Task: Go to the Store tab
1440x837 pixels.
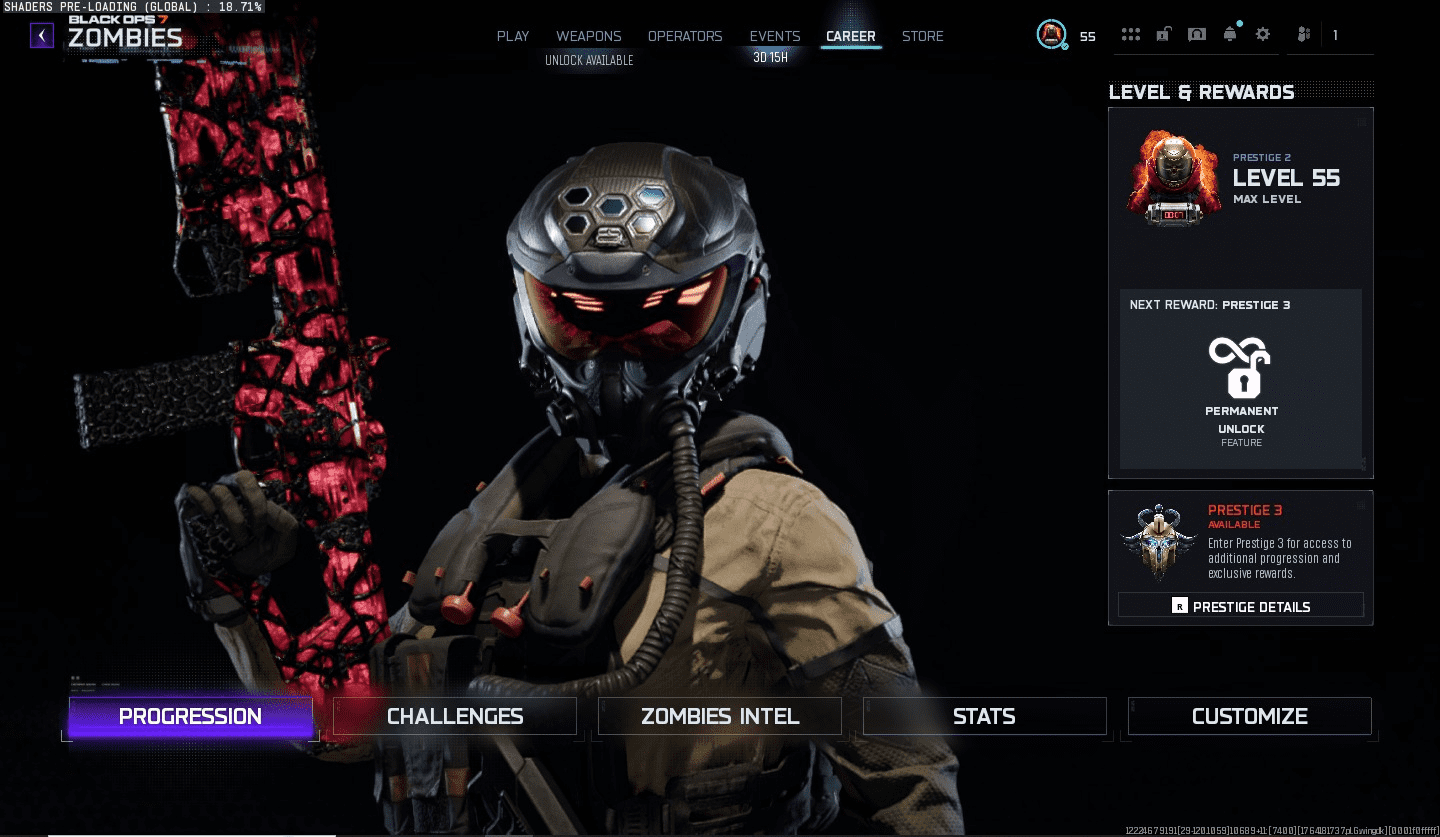Action: click(922, 36)
